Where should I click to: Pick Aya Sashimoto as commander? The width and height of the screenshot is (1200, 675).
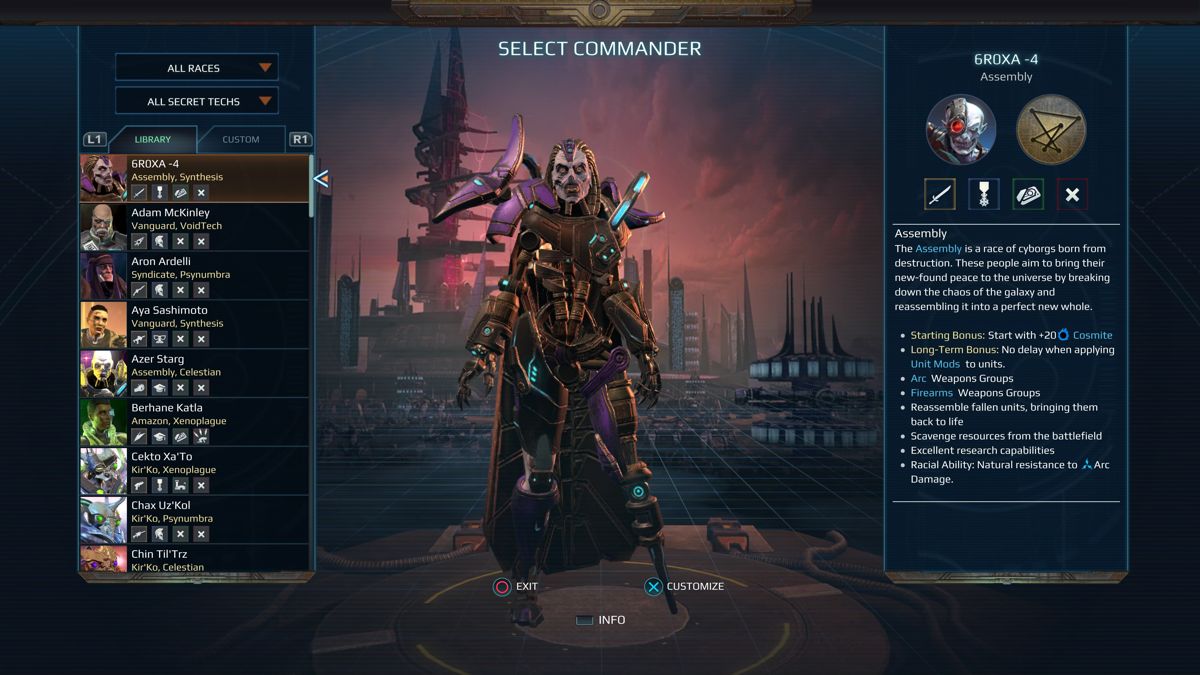pos(195,325)
